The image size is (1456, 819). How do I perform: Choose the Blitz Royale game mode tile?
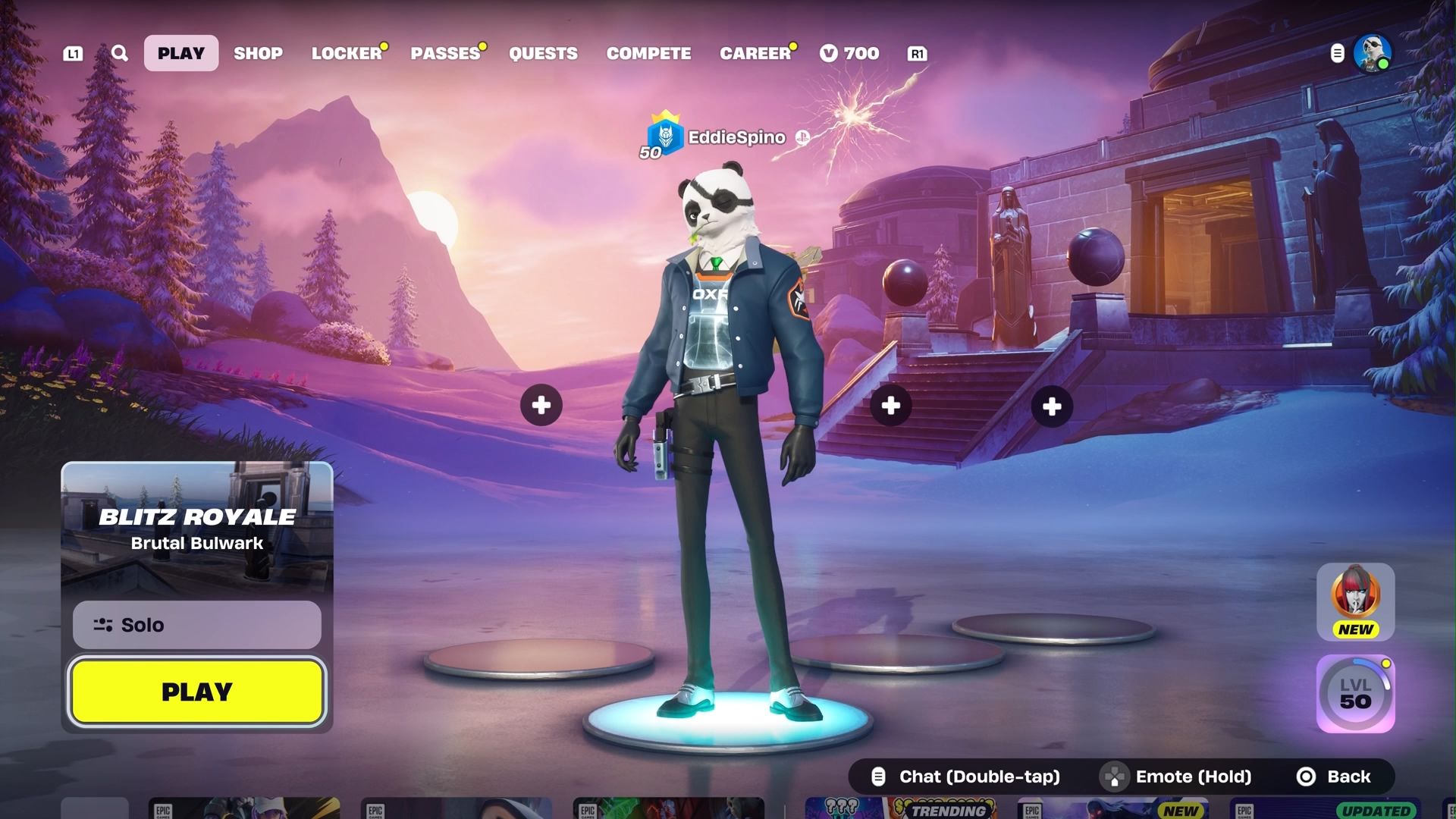(197, 528)
